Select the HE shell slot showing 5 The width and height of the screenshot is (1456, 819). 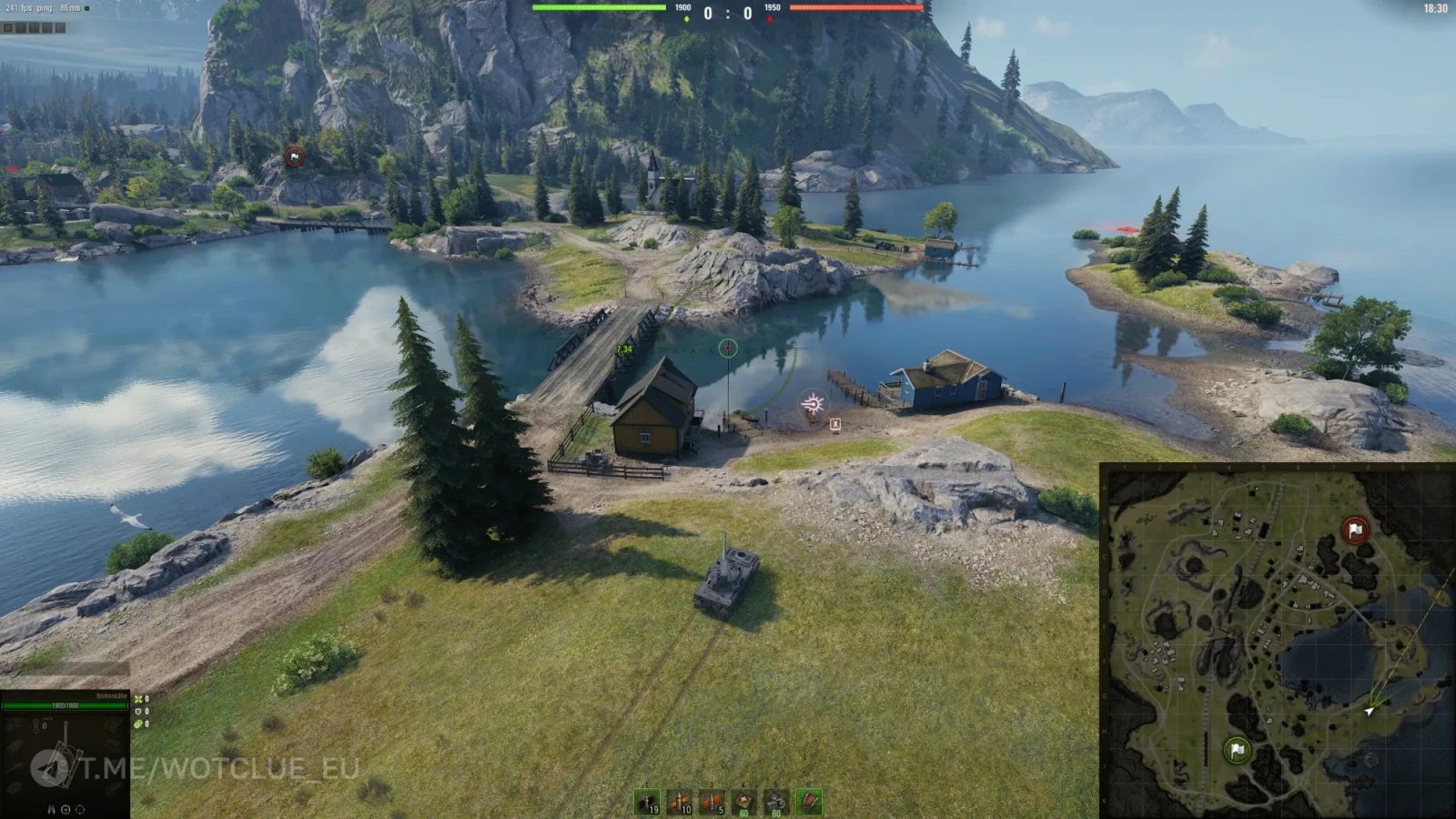(711, 802)
